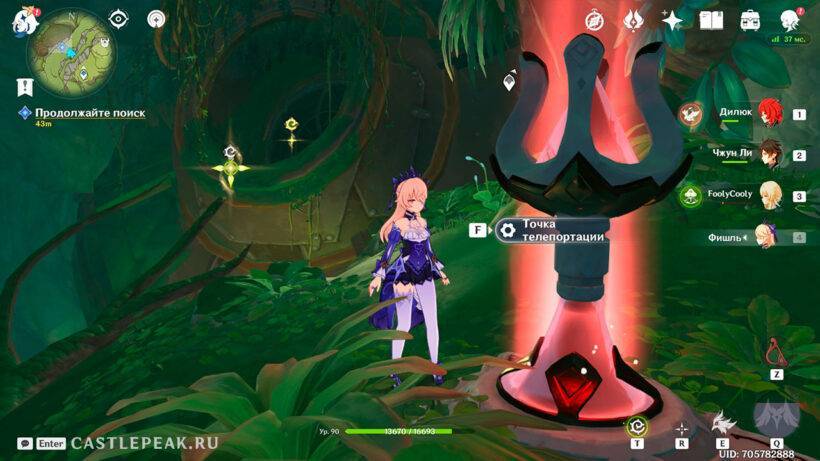This screenshot has height=461, width=820.
Task: Switch to party member FoolyCooly
Action: (x=768, y=195)
